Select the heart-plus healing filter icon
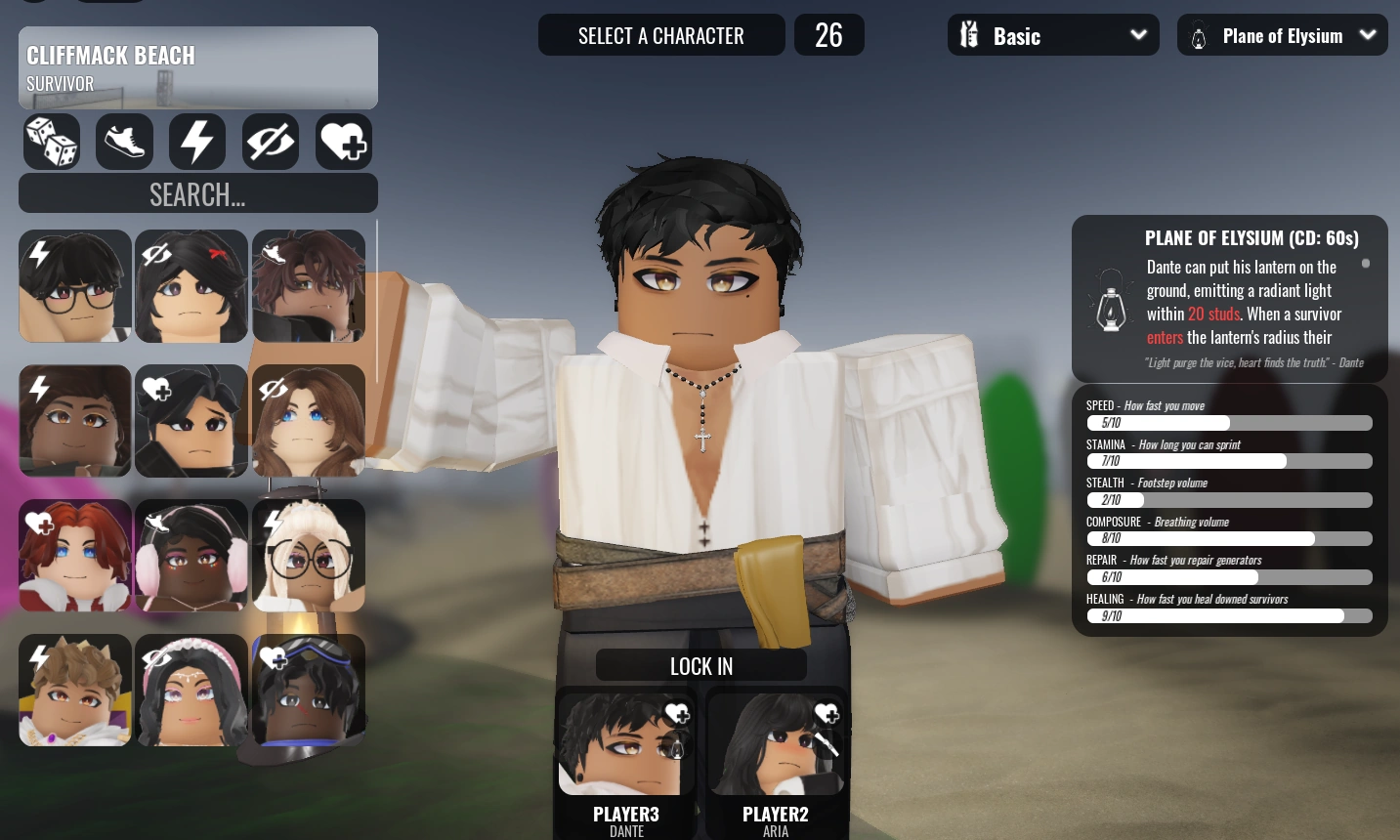 coord(344,142)
